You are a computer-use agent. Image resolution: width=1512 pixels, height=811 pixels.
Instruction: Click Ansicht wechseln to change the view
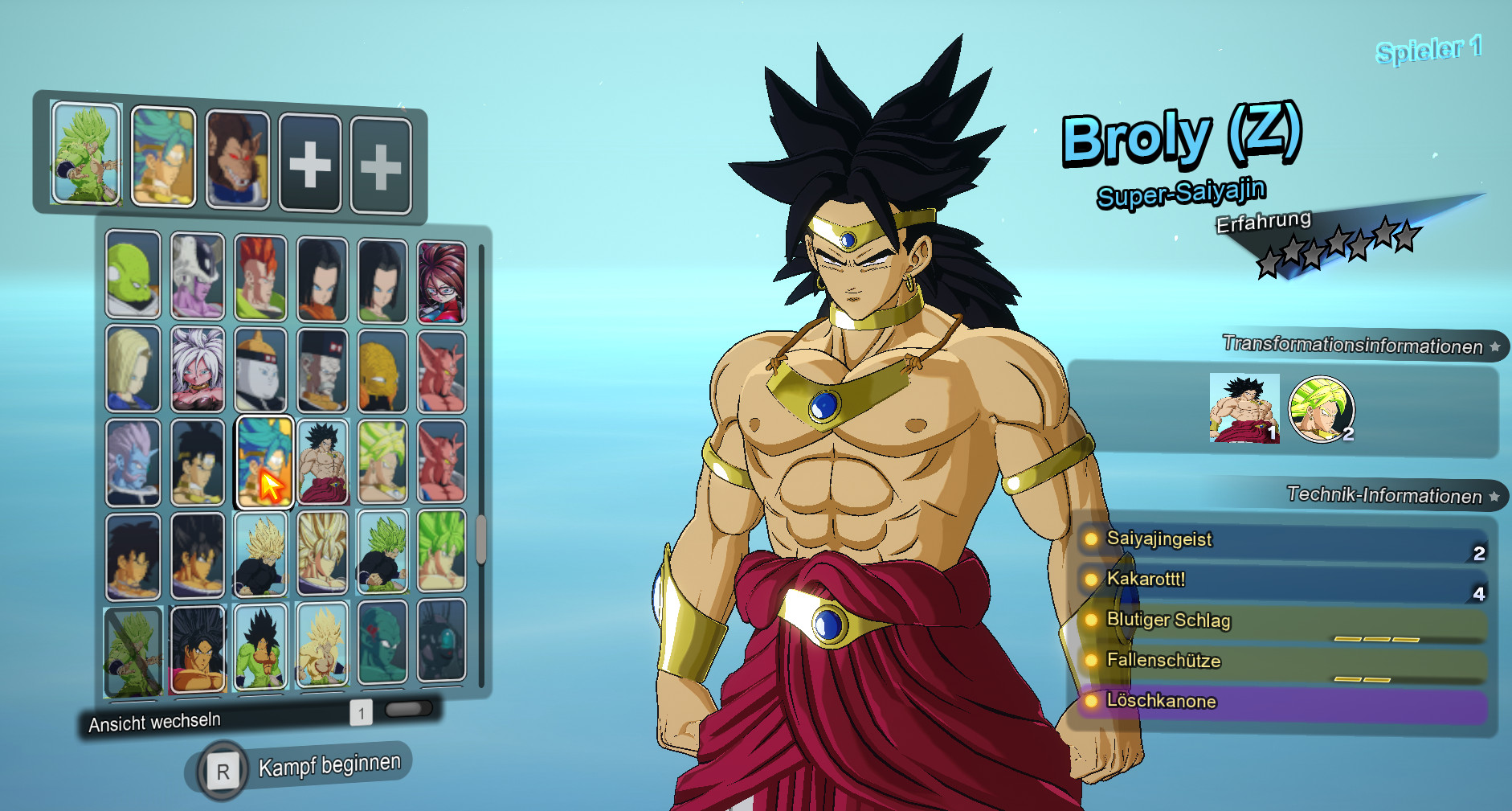coord(154,721)
